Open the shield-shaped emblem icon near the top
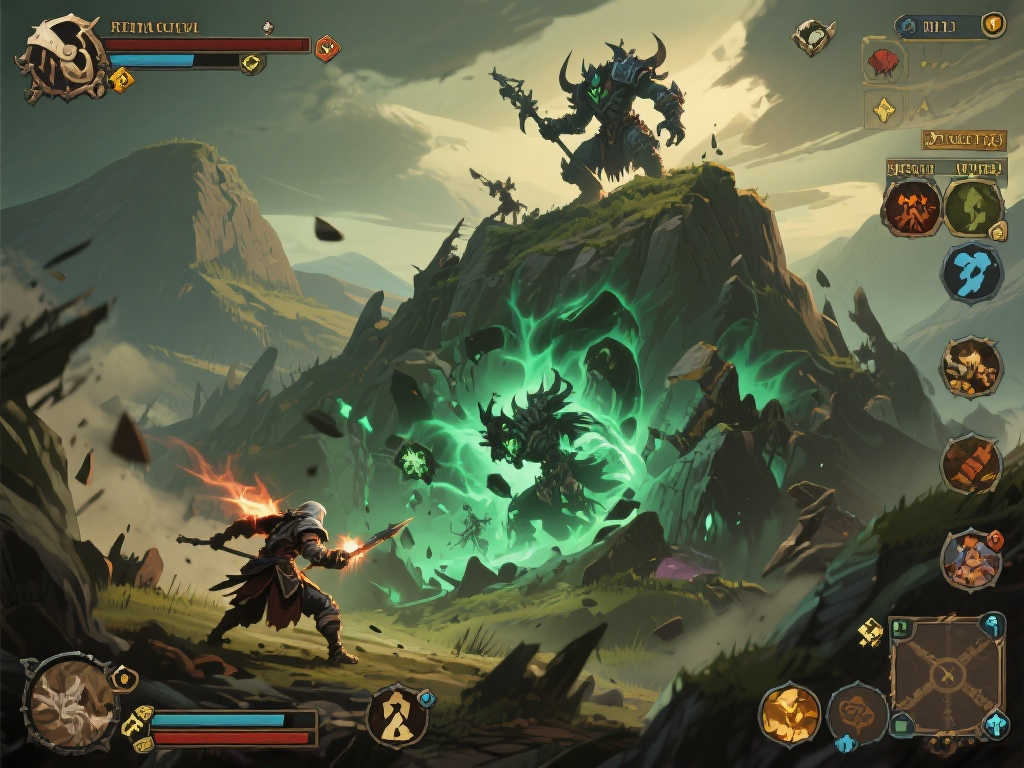Screen dimensions: 1024x768 click(814, 36)
